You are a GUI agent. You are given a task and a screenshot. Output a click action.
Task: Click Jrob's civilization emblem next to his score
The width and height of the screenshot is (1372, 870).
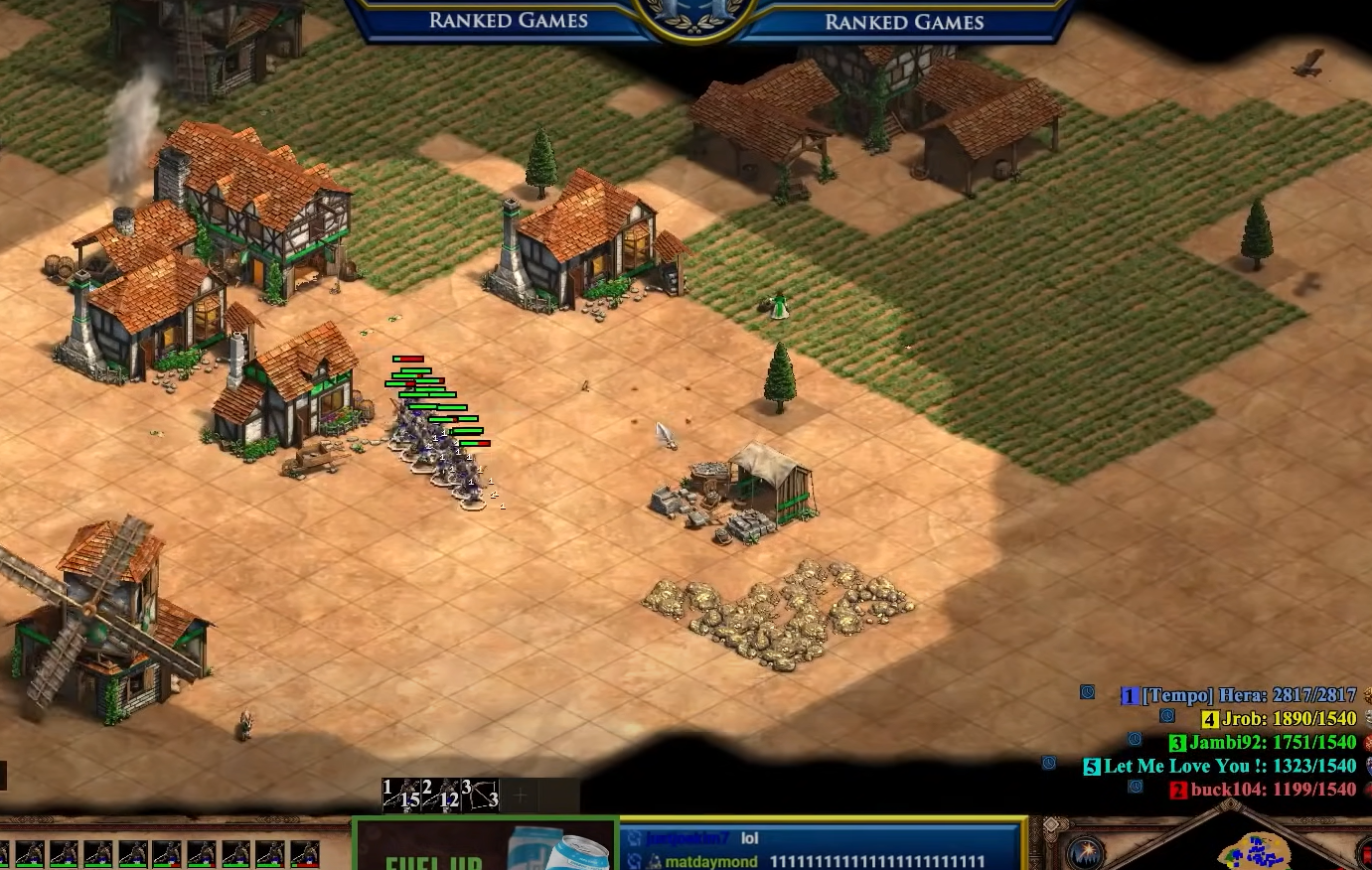click(x=1368, y=718)
